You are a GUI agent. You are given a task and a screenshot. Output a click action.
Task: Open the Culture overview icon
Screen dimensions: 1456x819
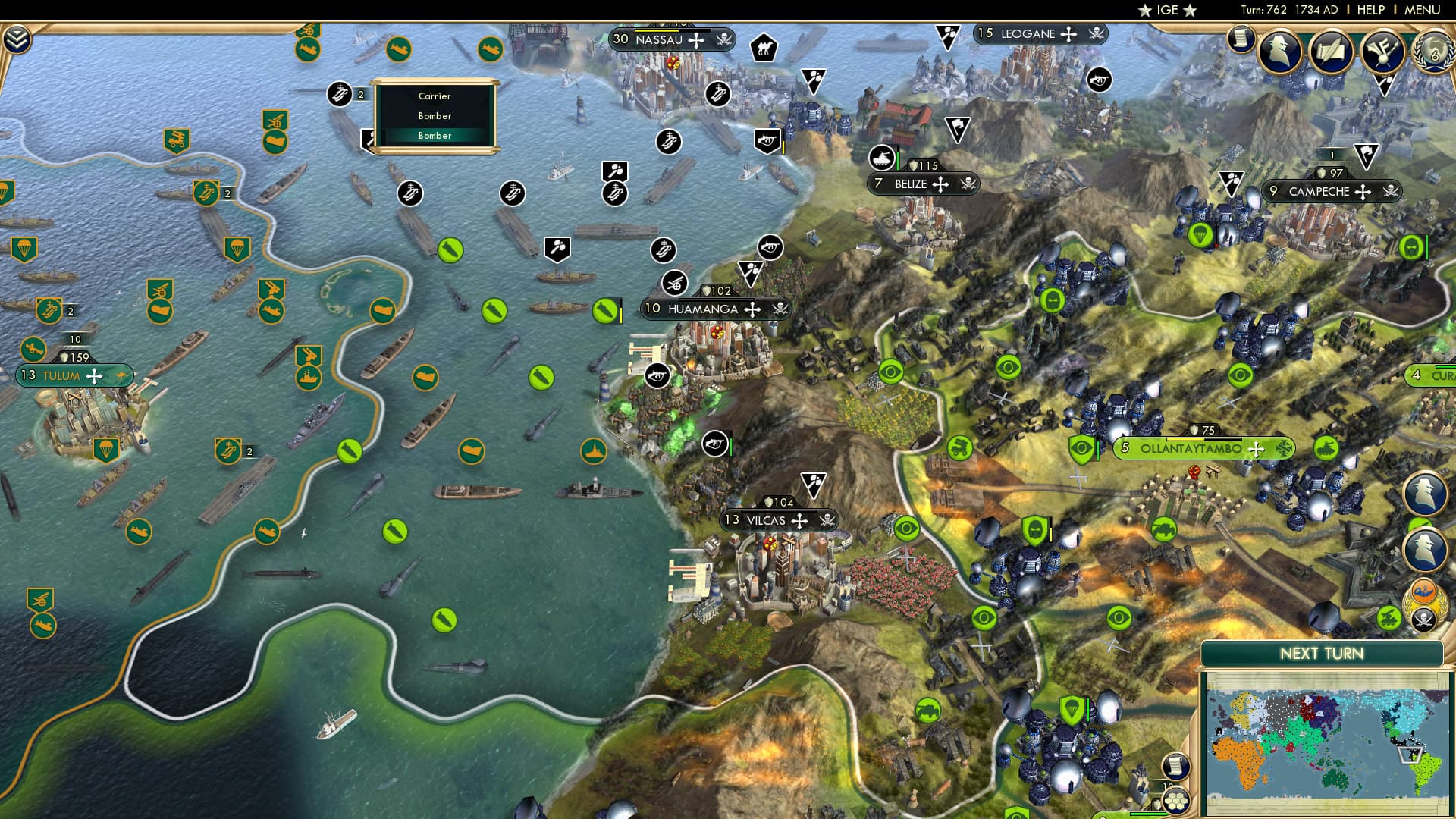tap(1380, 52)
